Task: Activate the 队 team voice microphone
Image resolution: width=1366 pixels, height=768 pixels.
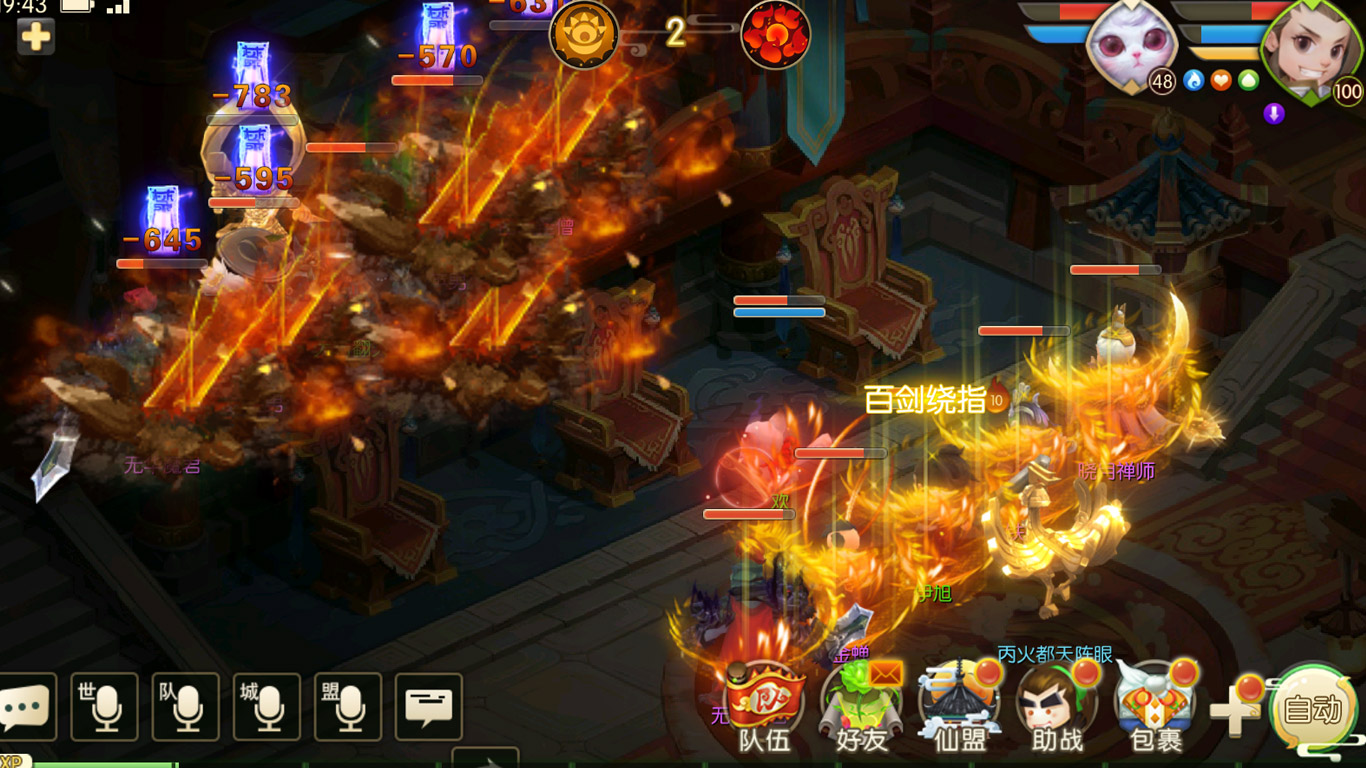Action: pos(186,707)
